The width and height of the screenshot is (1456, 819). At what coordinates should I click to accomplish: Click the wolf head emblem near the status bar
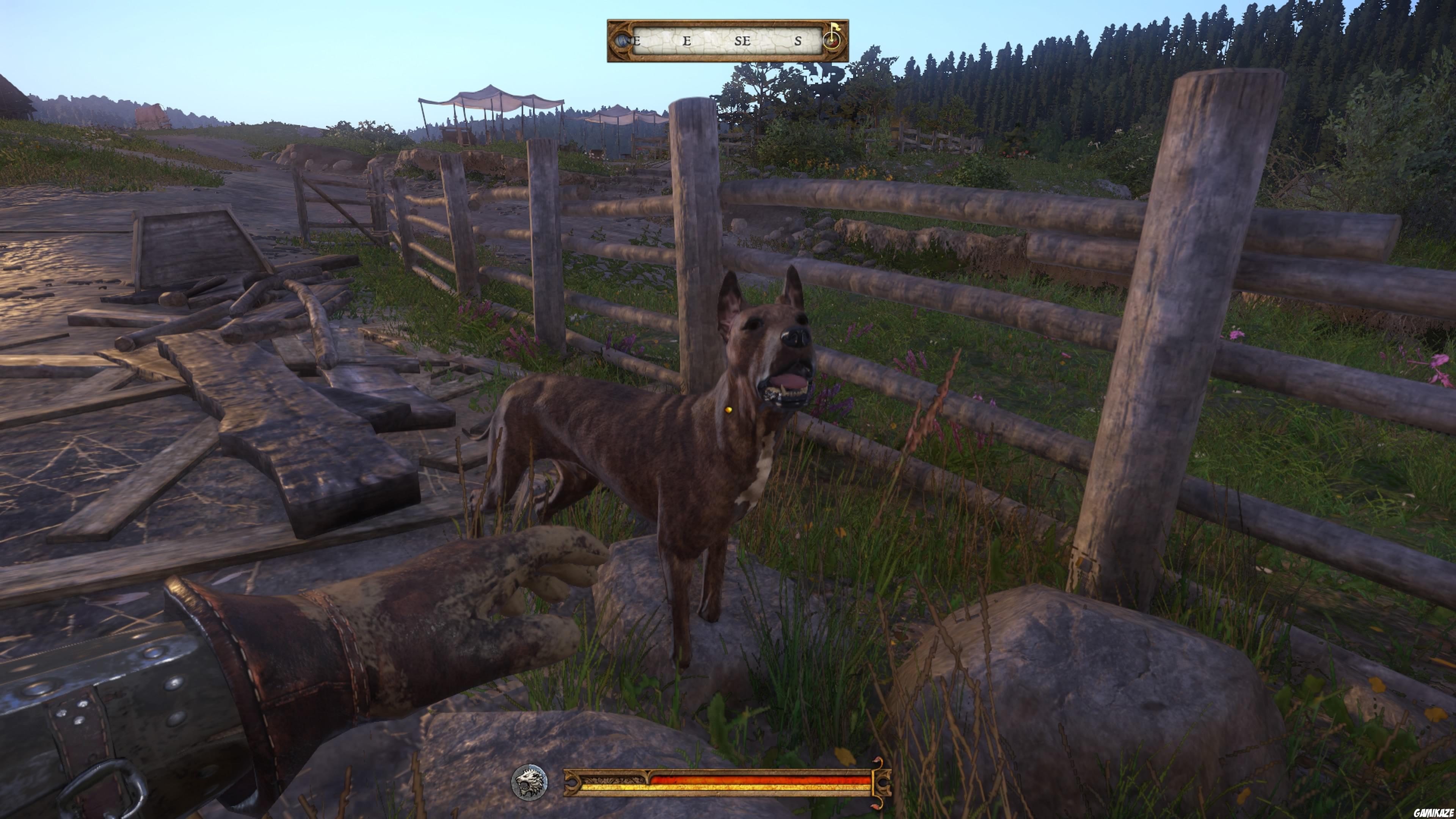pyautogui.click(x=529, y=782)
